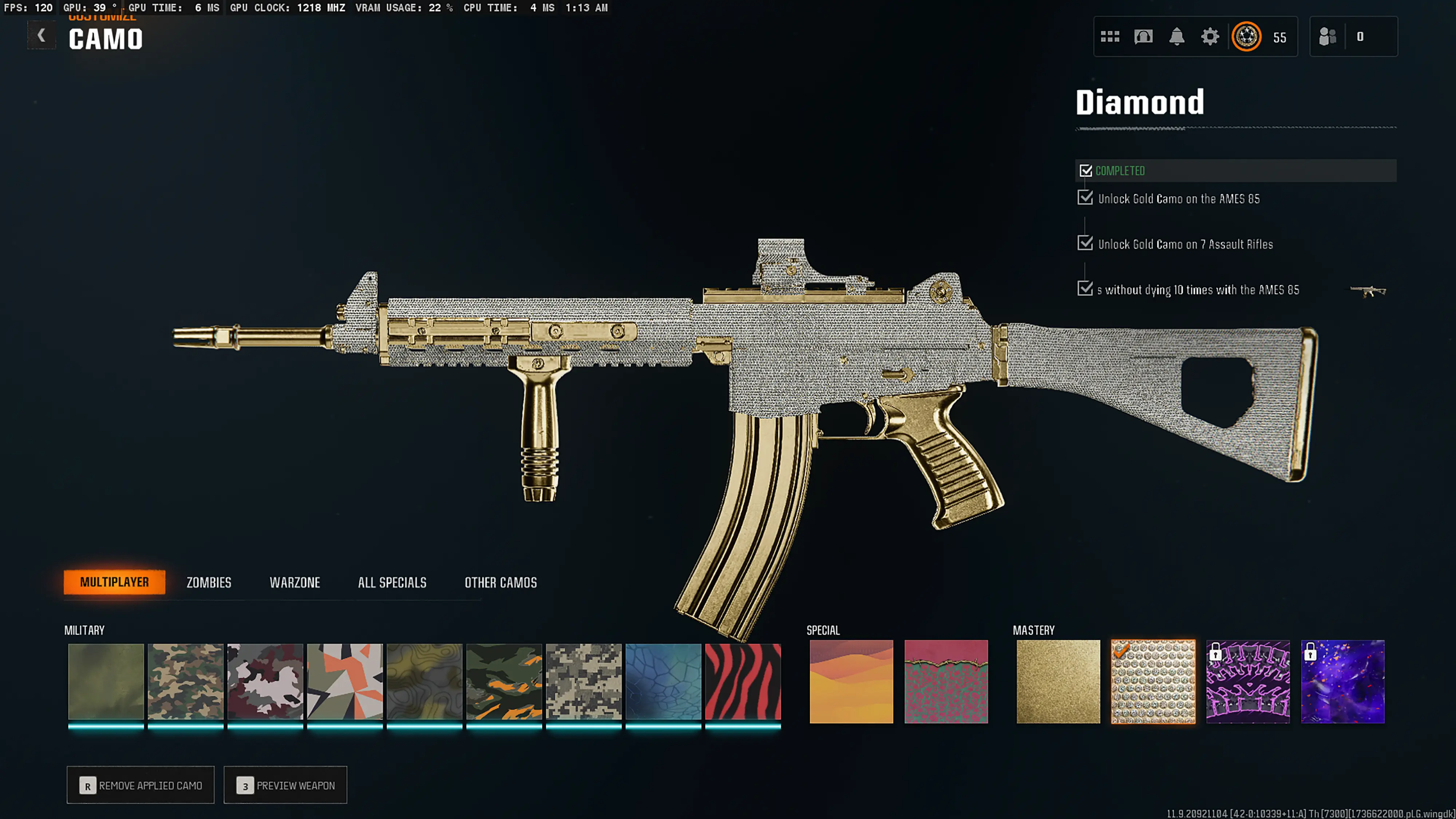
Task: Select the woodland camouflage military camo
Action: 185,681
